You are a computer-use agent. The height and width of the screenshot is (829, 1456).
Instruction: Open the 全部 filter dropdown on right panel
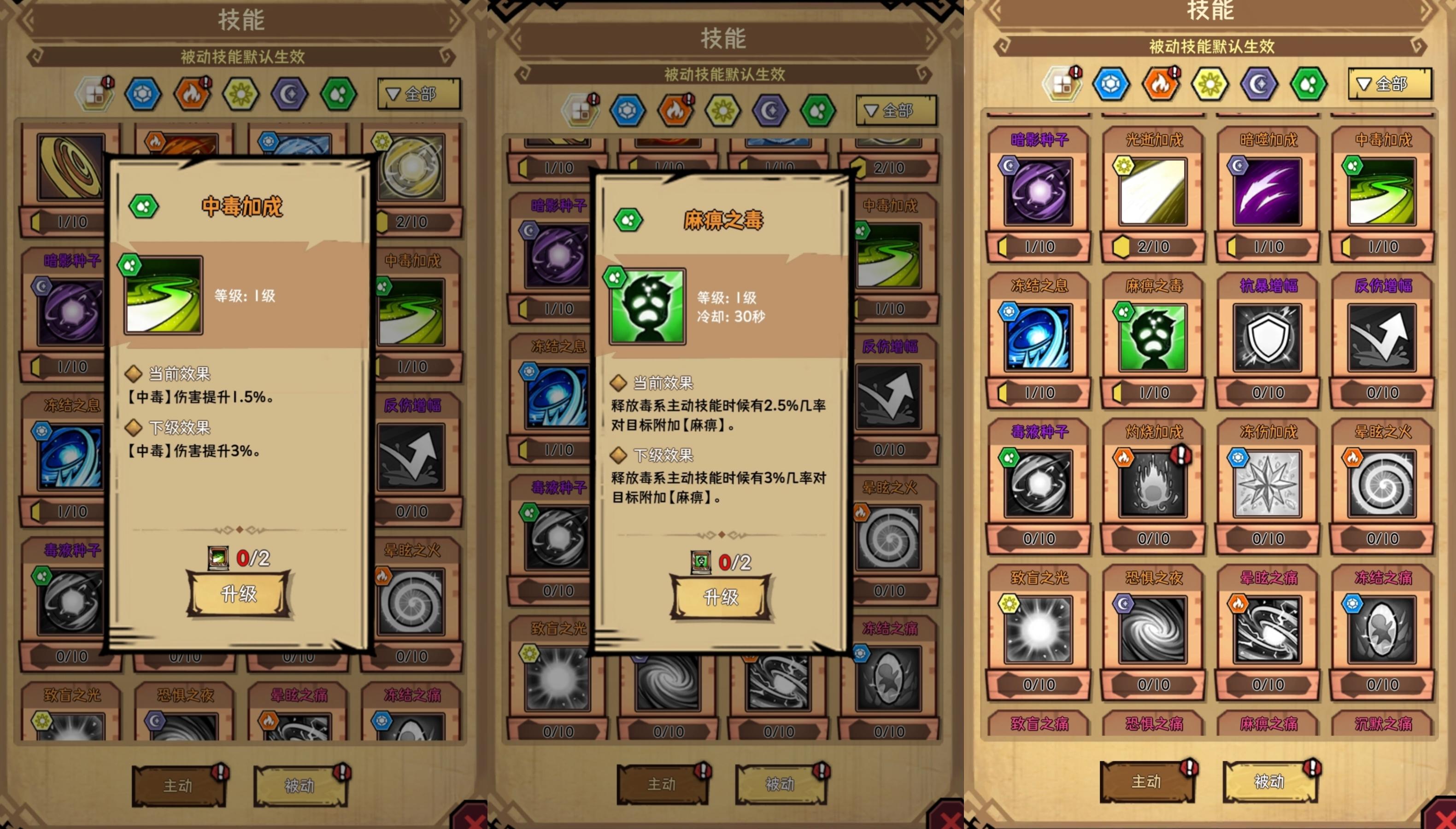coord(1388,84)
